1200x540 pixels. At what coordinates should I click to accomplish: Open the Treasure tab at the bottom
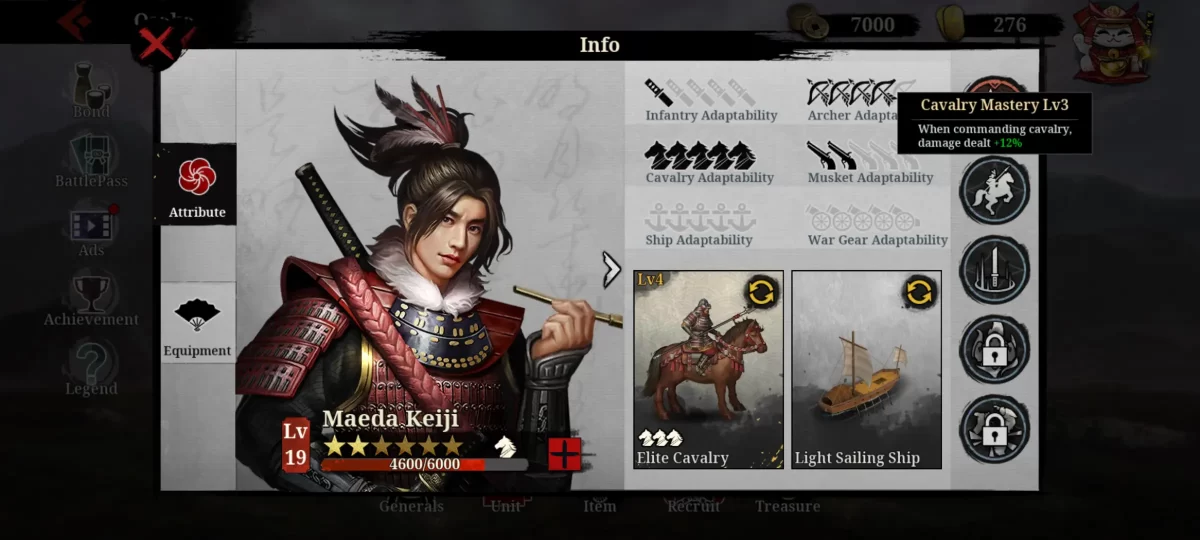[787, 505]
